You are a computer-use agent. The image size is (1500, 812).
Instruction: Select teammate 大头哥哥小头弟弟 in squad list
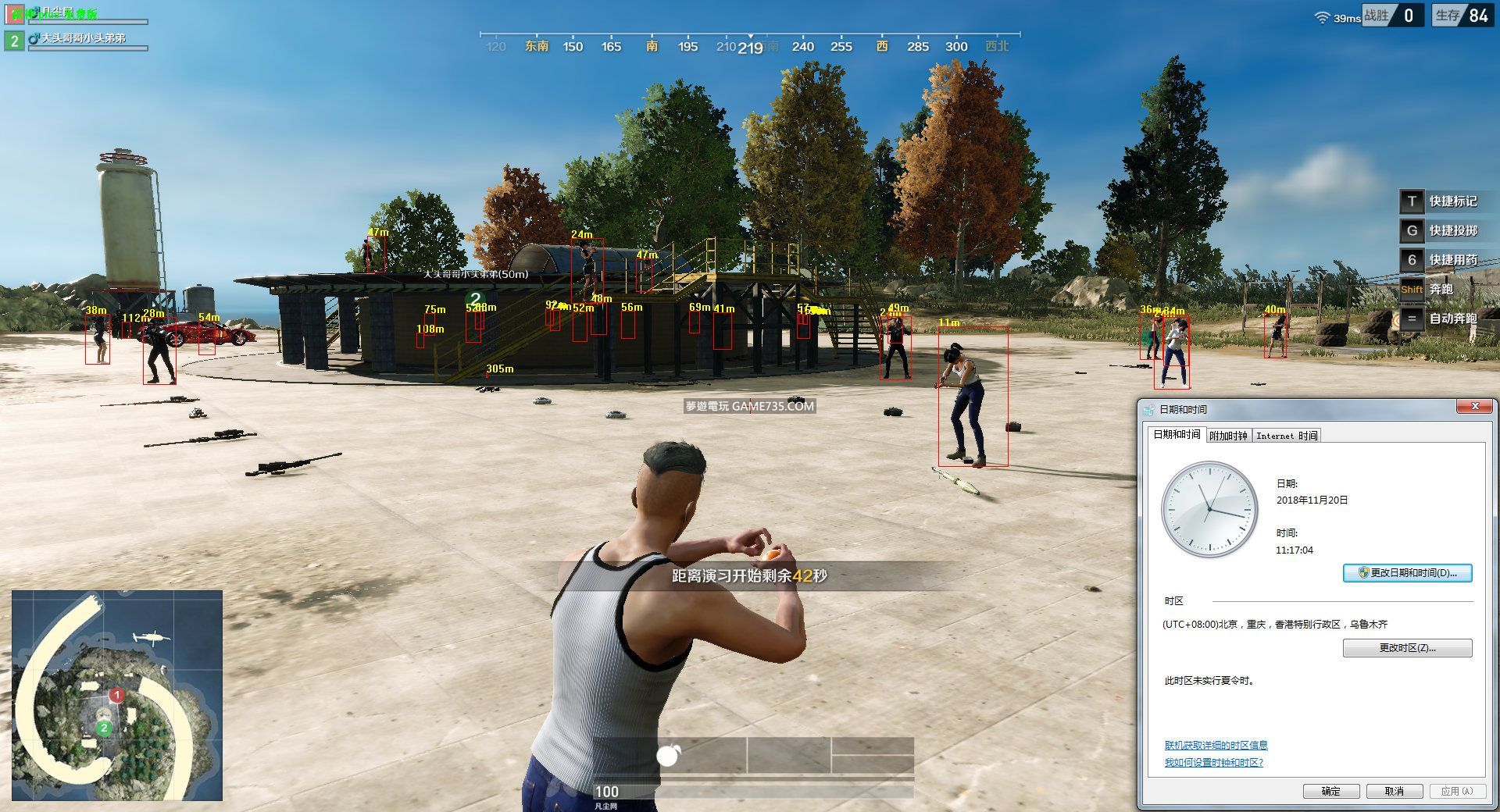point(83,38)
